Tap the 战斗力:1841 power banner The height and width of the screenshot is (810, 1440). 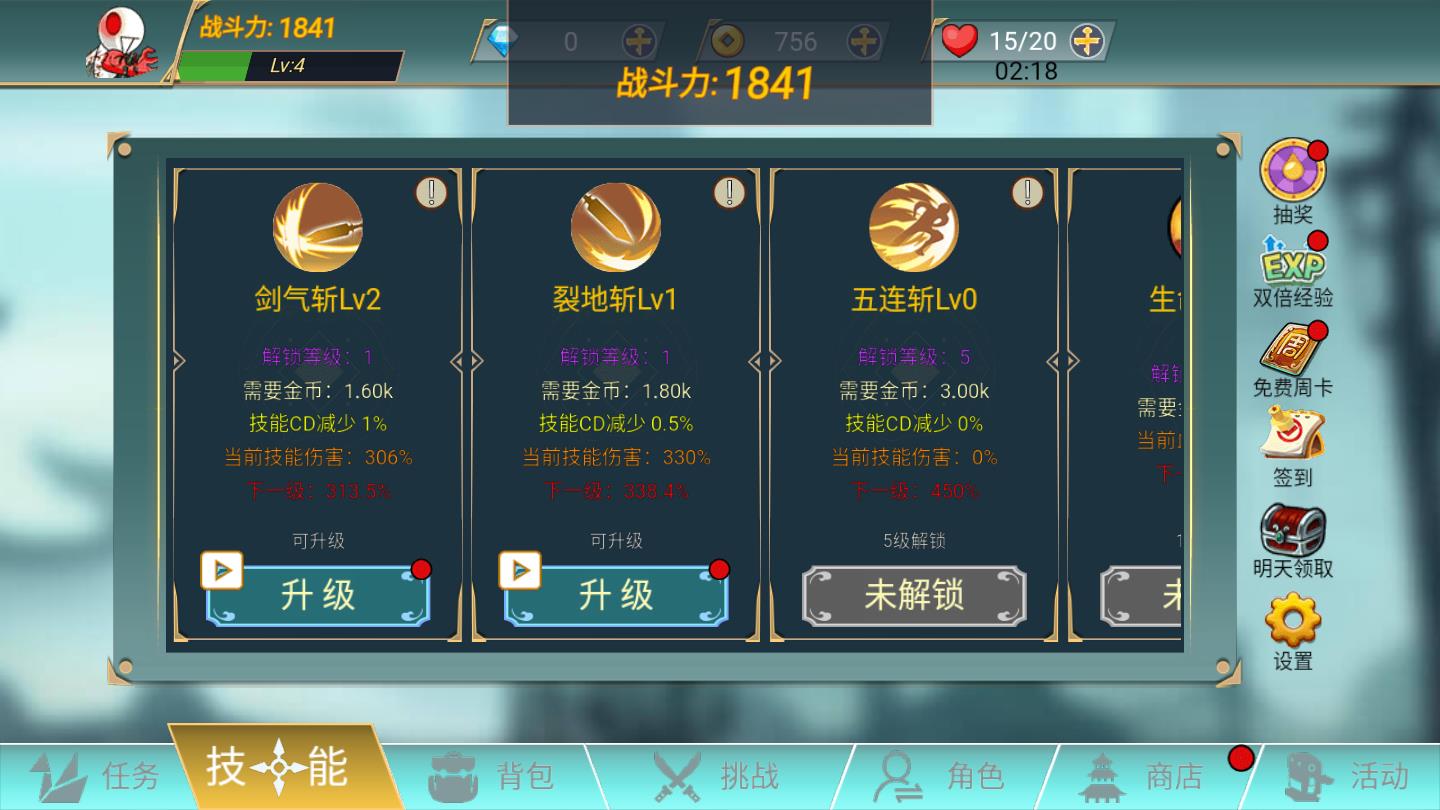[718, 85]
